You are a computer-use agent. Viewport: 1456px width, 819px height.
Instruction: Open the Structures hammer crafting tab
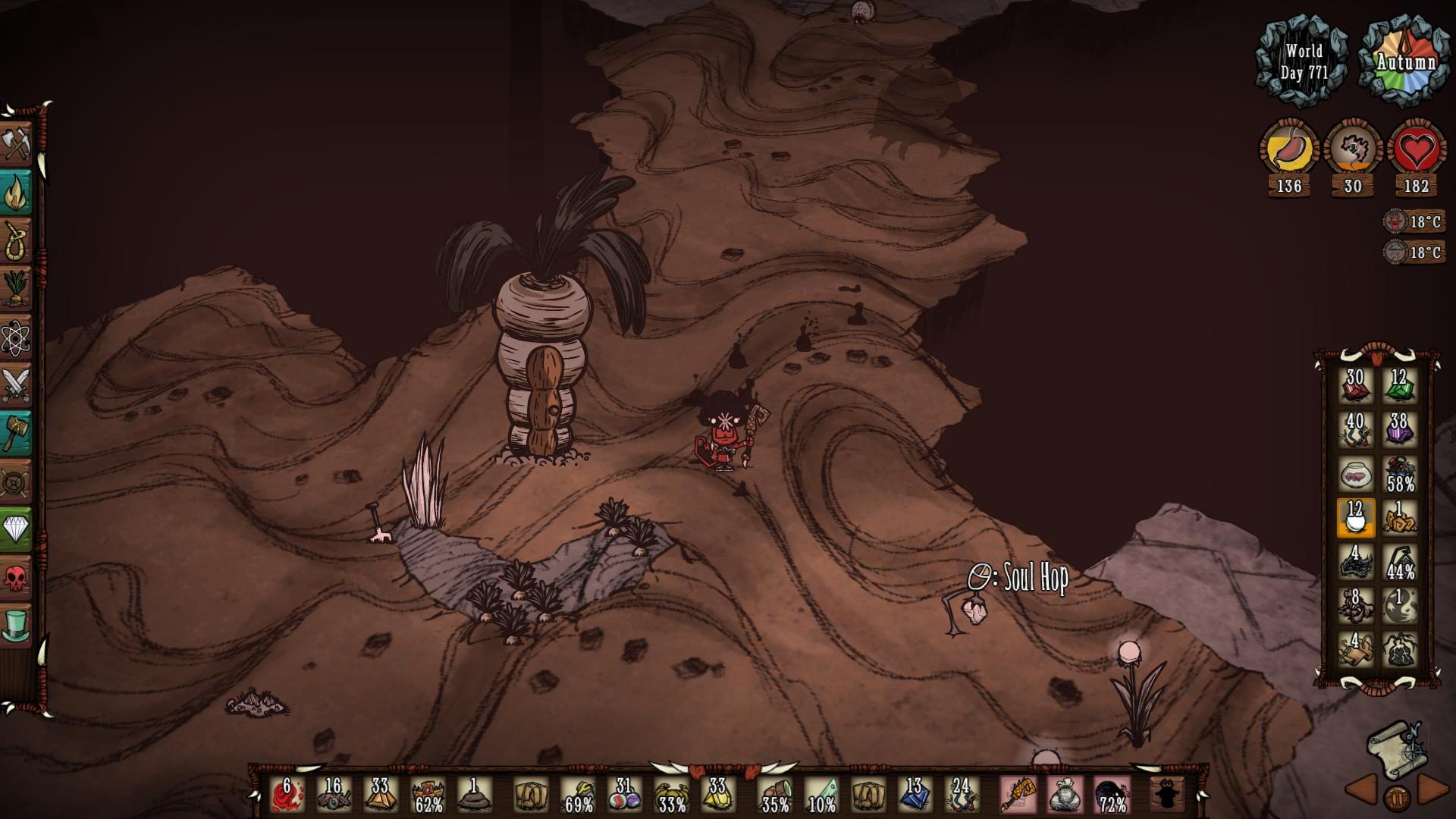pos(17,432)
